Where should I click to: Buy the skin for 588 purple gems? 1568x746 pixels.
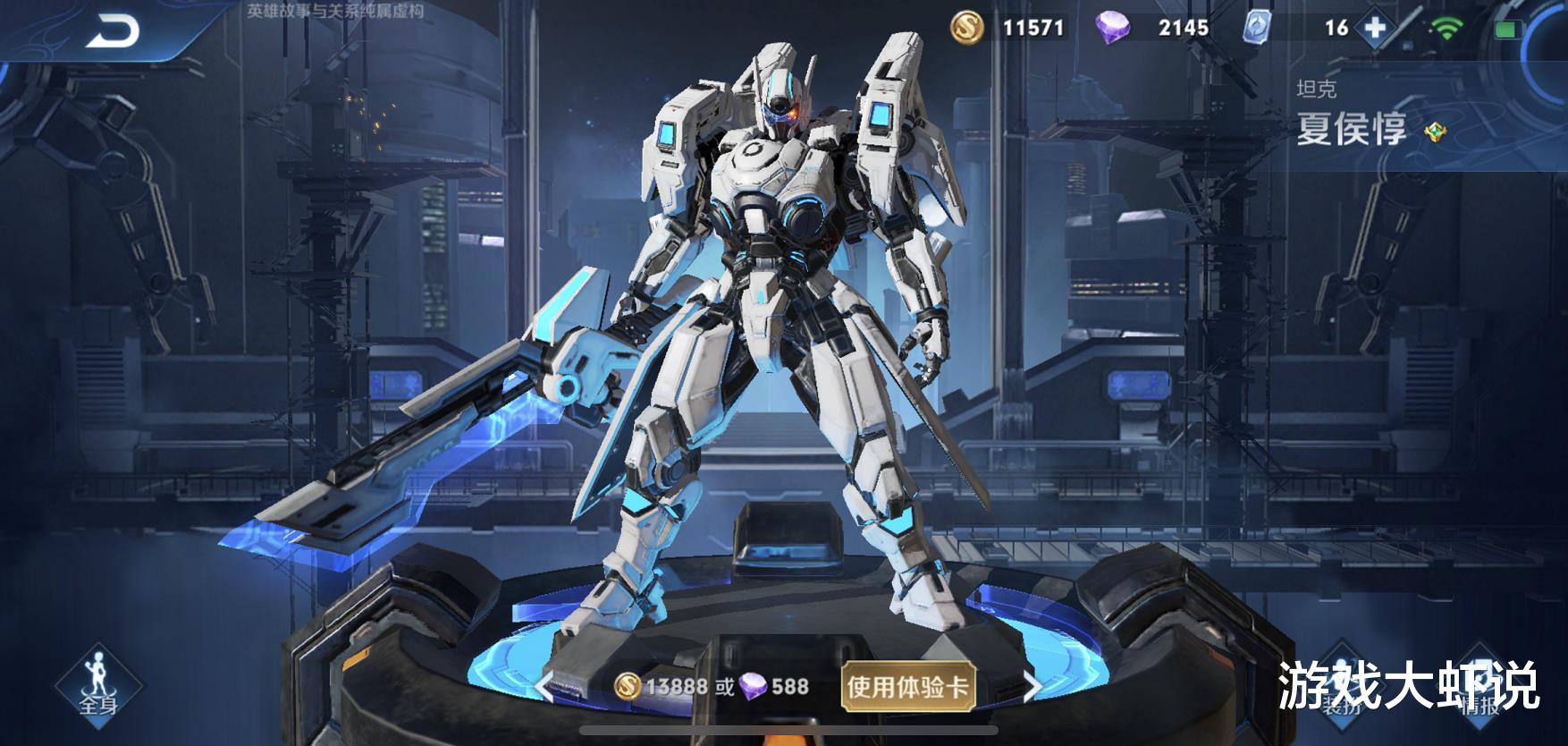tap(774, 686)
